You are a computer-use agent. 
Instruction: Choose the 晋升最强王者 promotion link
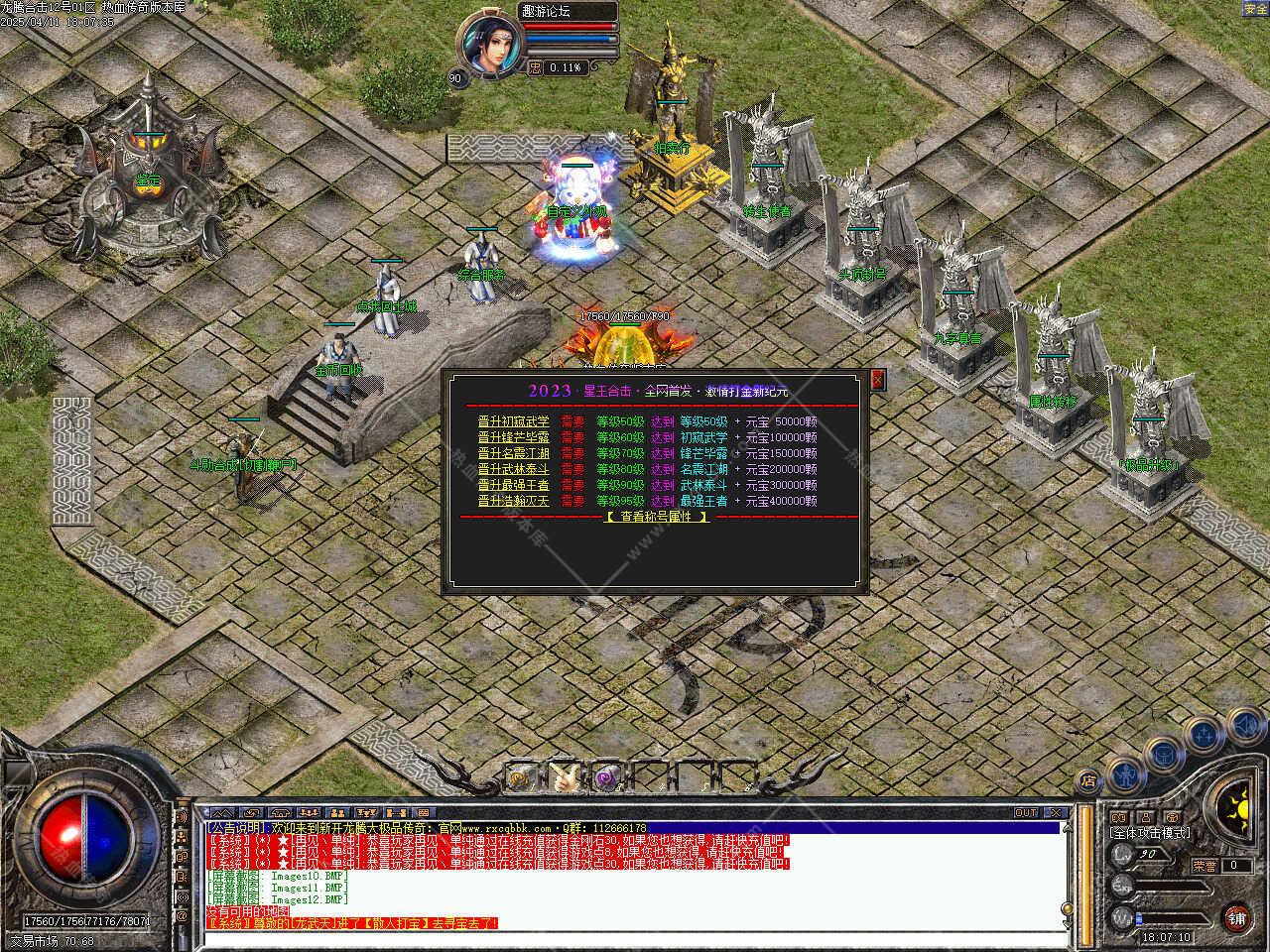[x=513, y=485]
